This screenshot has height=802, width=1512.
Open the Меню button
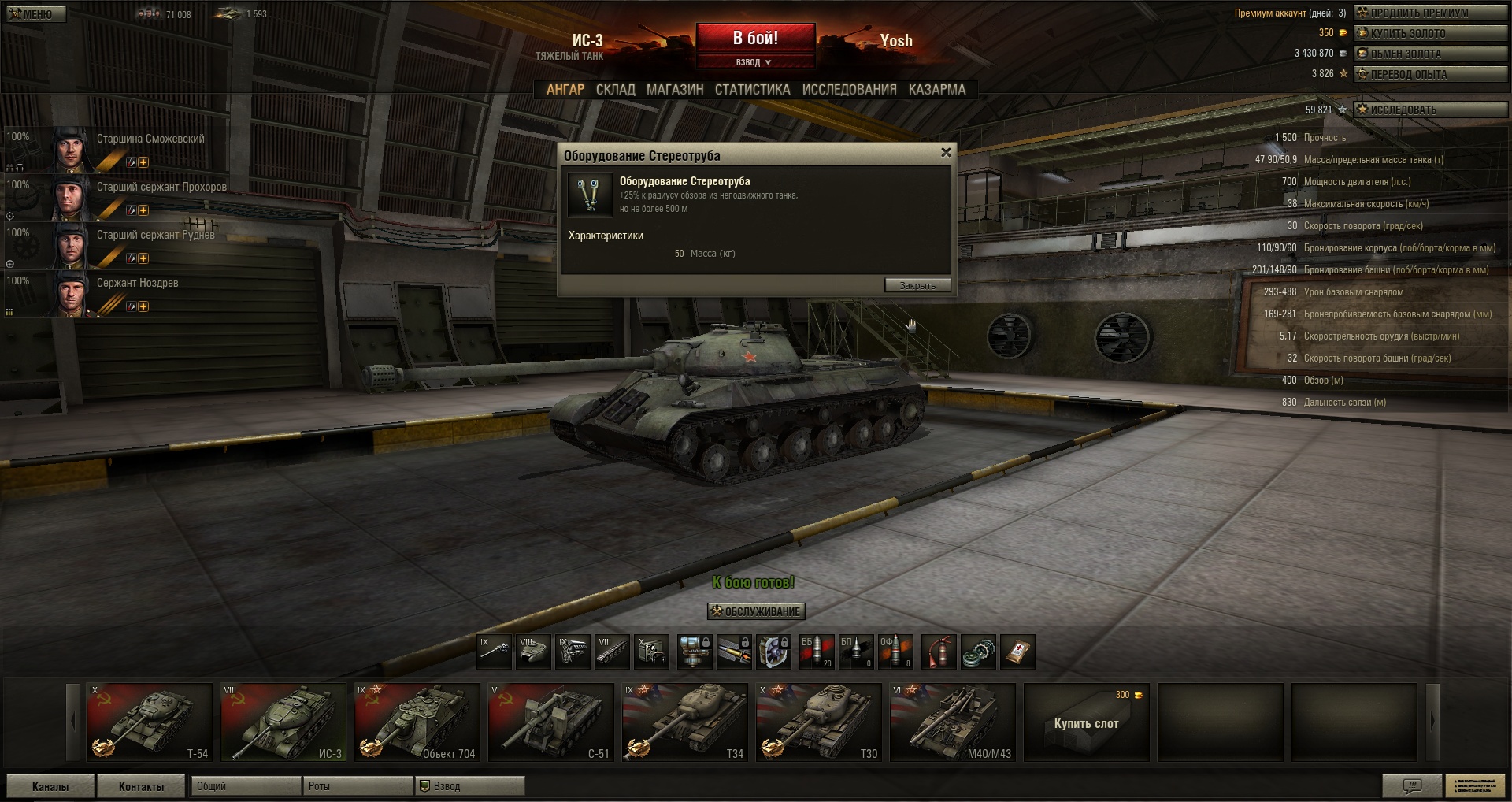coord(36,14)
